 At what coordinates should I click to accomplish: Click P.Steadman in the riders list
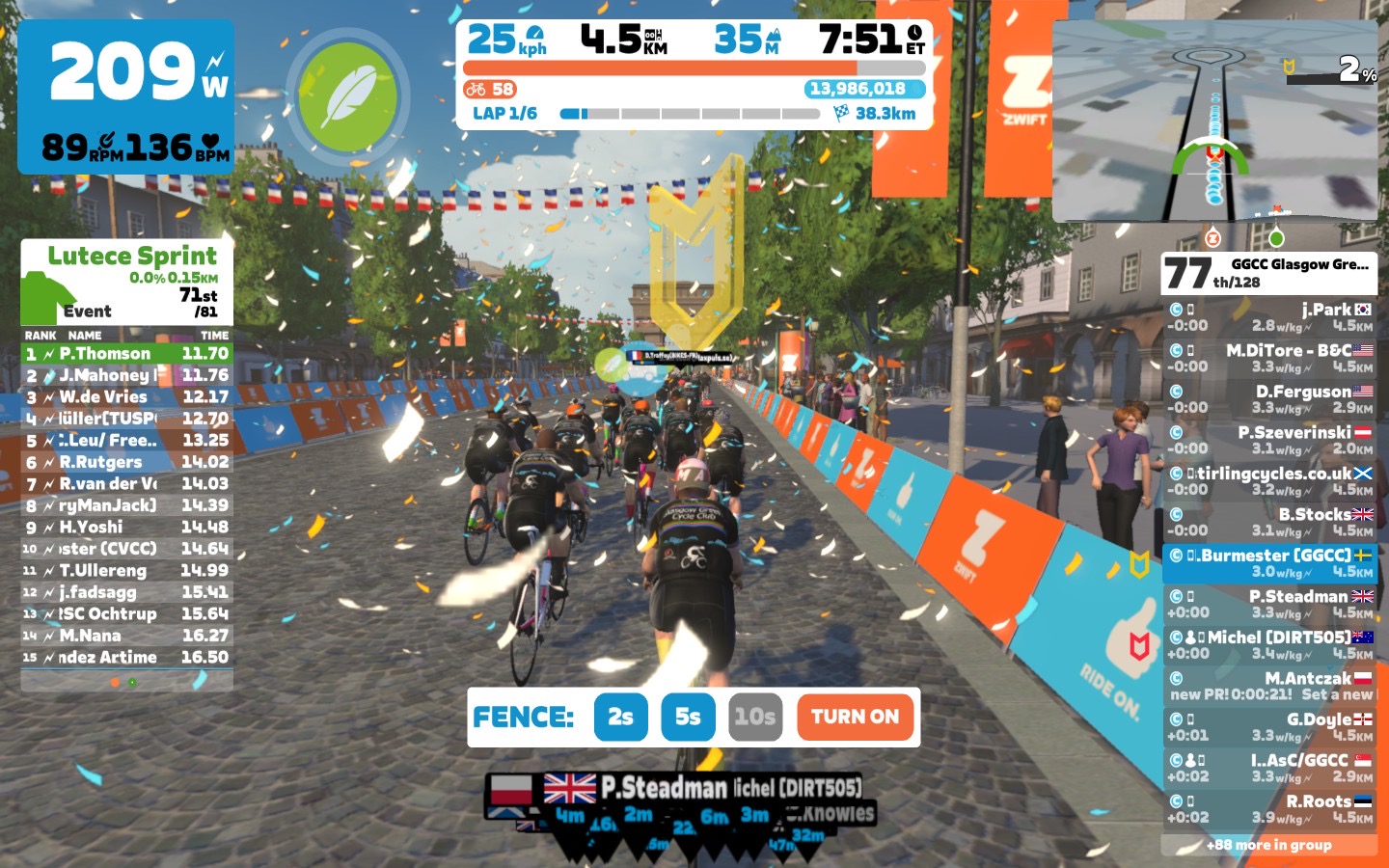pos(1269,604)
